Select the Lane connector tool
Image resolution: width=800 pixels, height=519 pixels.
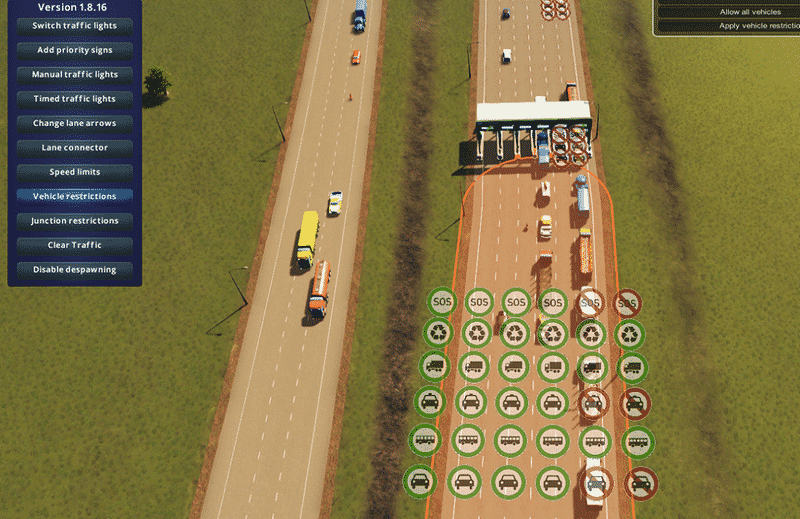pyautogui.click(x=74, y=148)
